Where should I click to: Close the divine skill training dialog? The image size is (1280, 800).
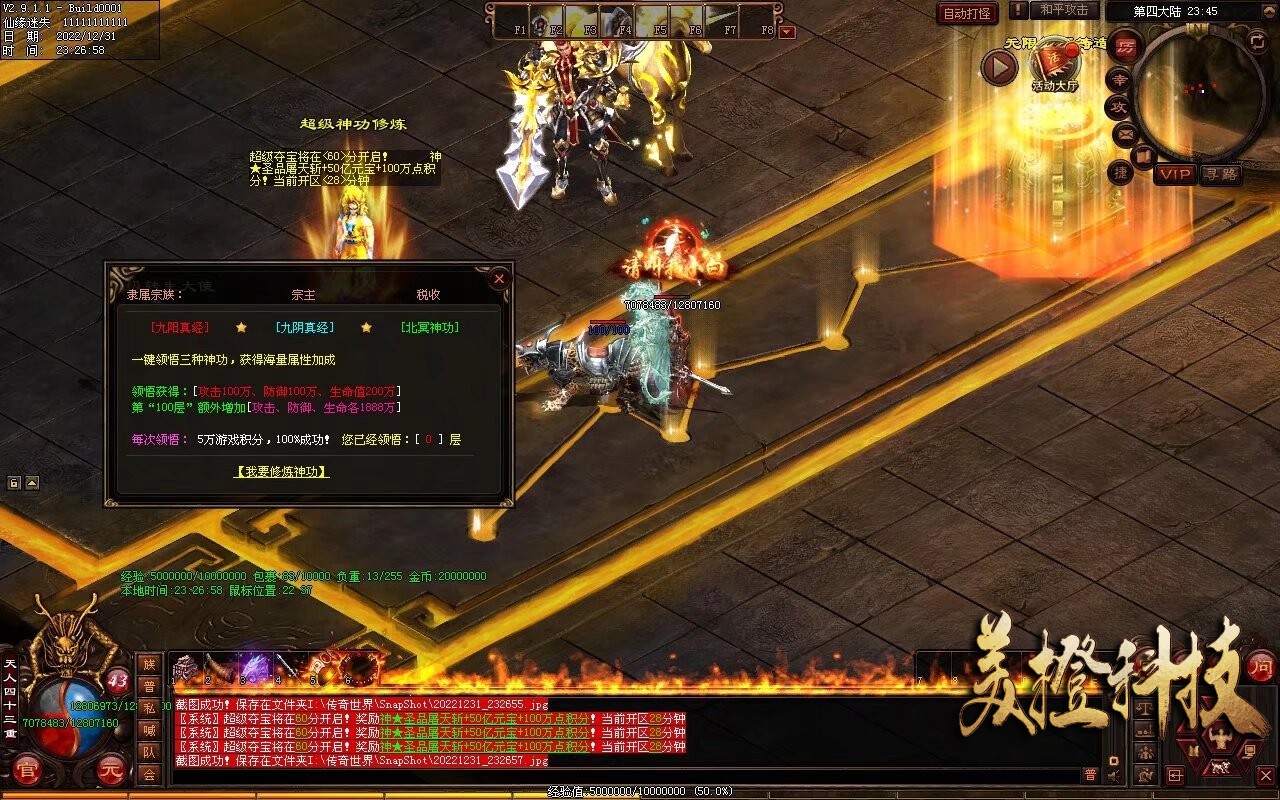[x=498, y=279]
